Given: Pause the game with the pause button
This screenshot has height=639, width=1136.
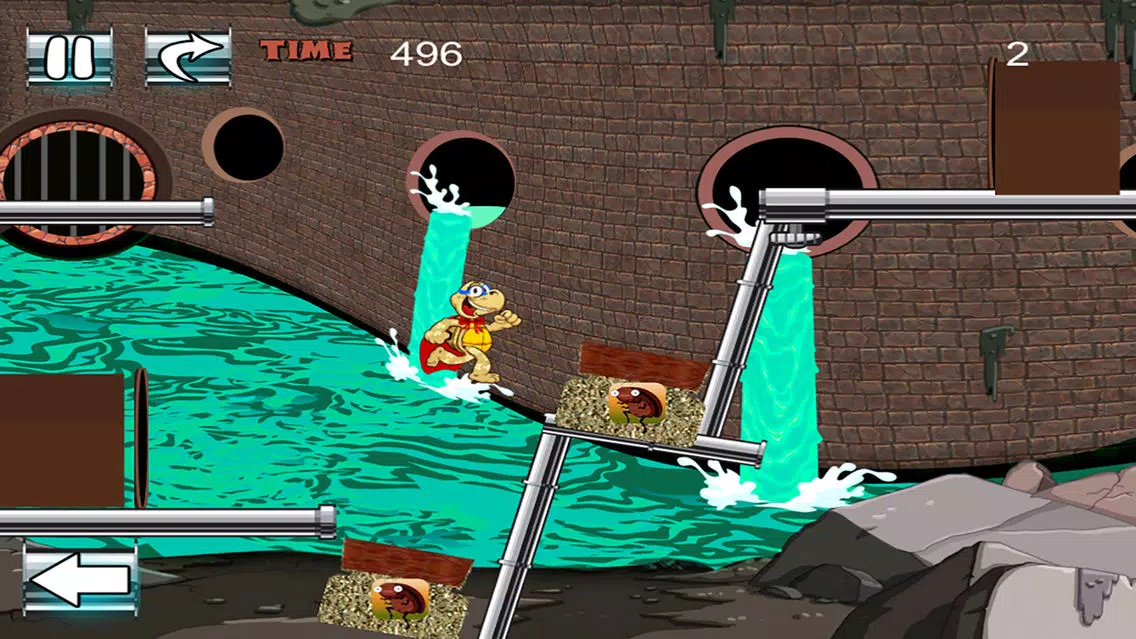Looking at the screenshot, I should [69, 56].
